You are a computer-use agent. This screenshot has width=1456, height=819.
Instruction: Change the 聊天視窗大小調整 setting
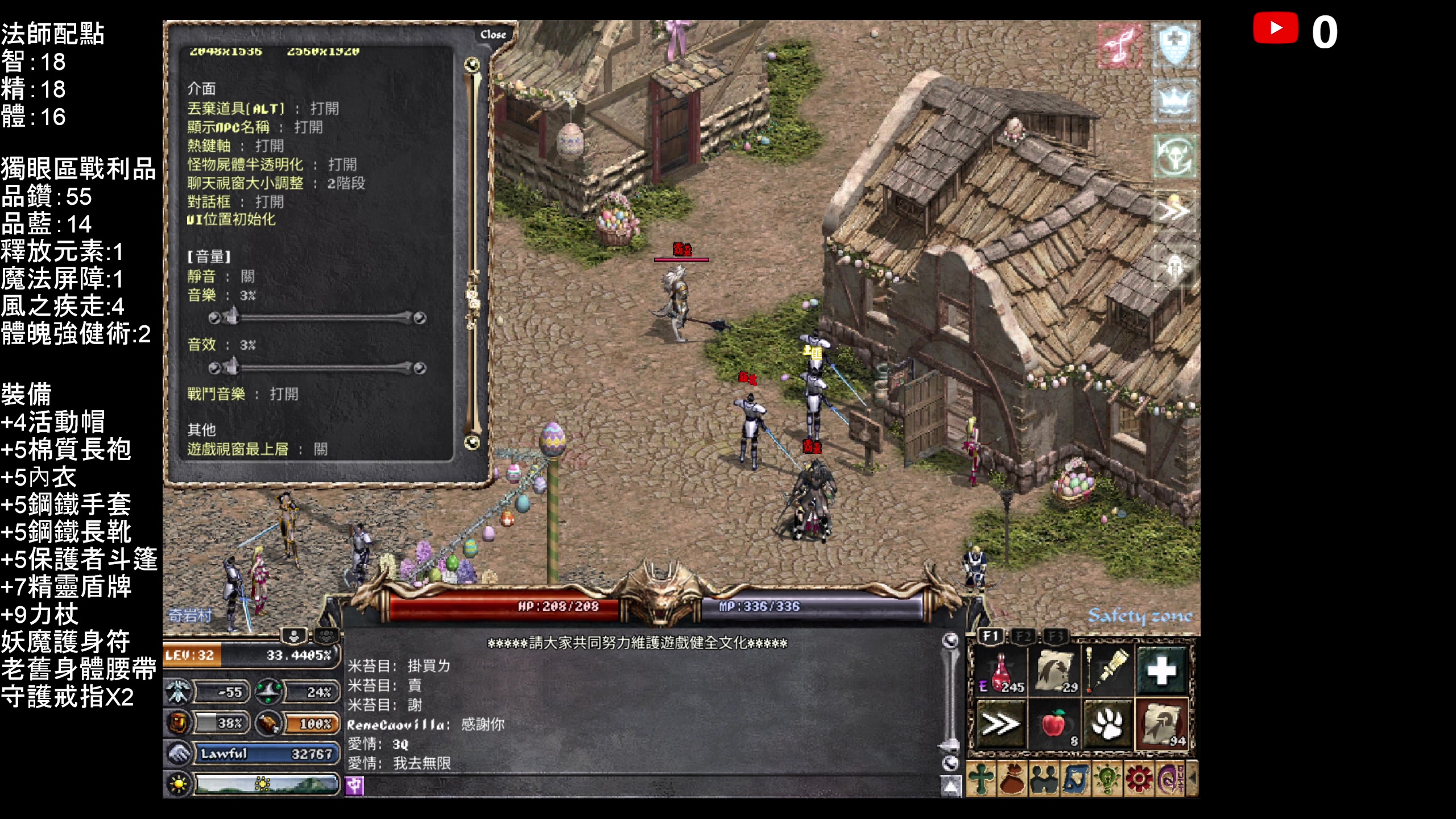[x=346, y=183]
